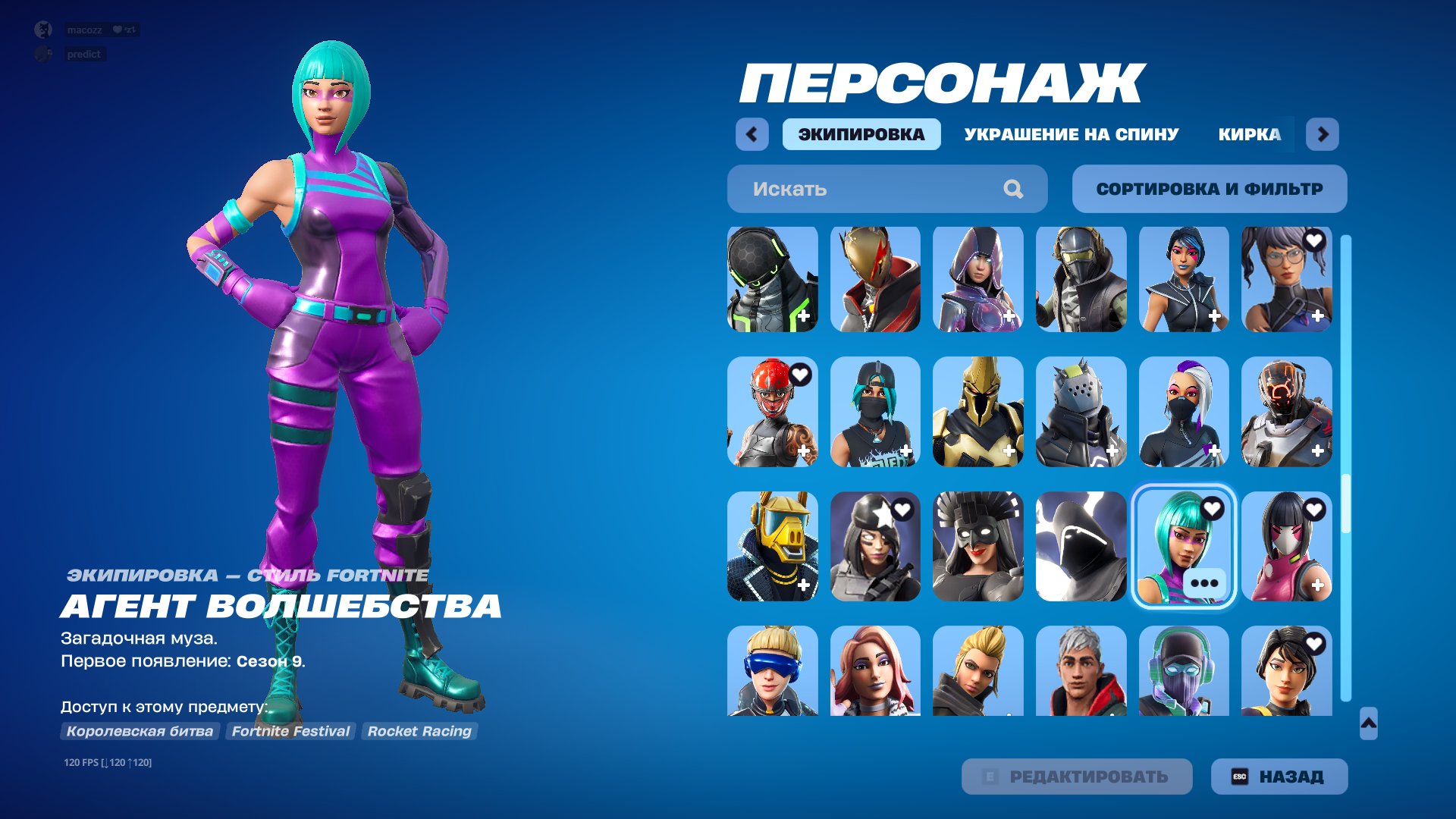Select the Wonder skin thumbnail with teal hair
The height and width of the screenshot is (819, 1456).
[x=1183, y=546]
